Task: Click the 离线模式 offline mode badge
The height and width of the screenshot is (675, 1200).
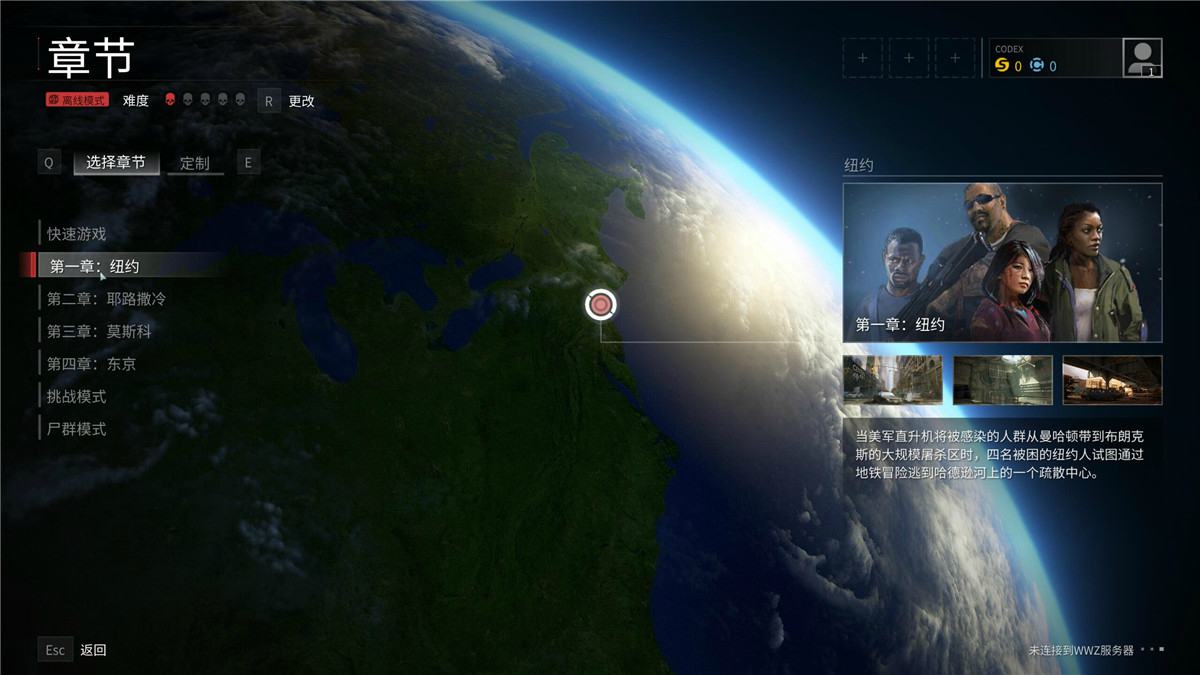Action: tap(76, 100)
